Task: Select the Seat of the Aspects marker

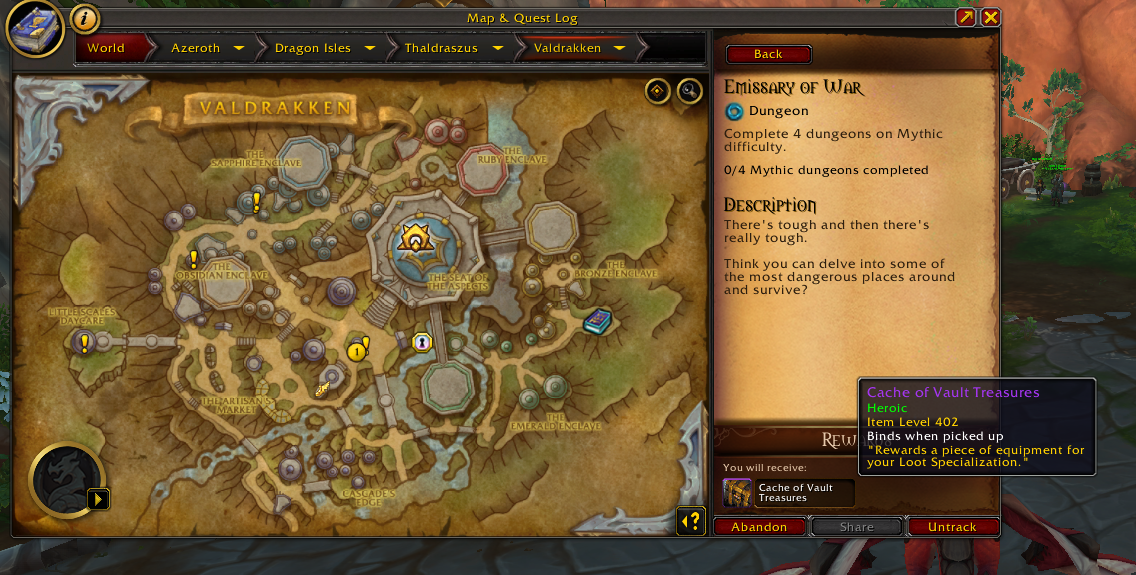Action: click(413, 238)
